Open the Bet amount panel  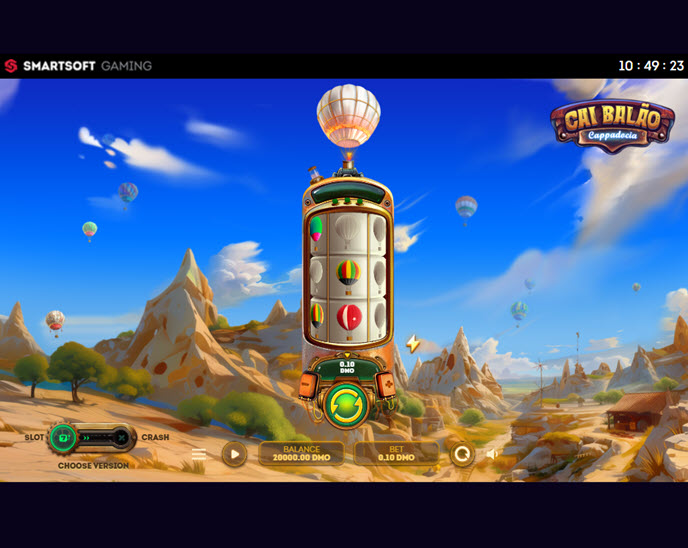point(397,454)
